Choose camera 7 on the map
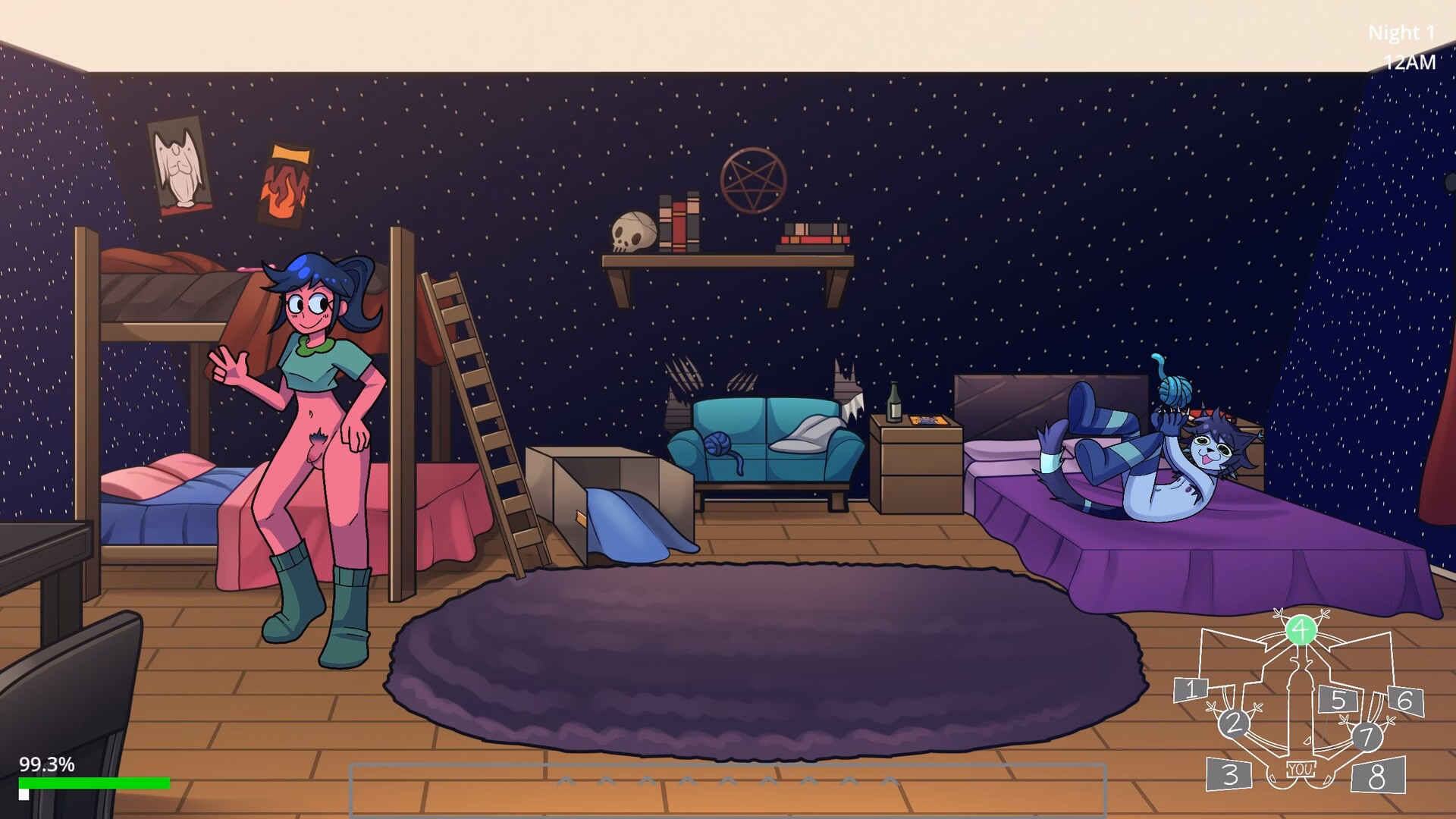This screenshot has height=819, width=1456. 1367,736
